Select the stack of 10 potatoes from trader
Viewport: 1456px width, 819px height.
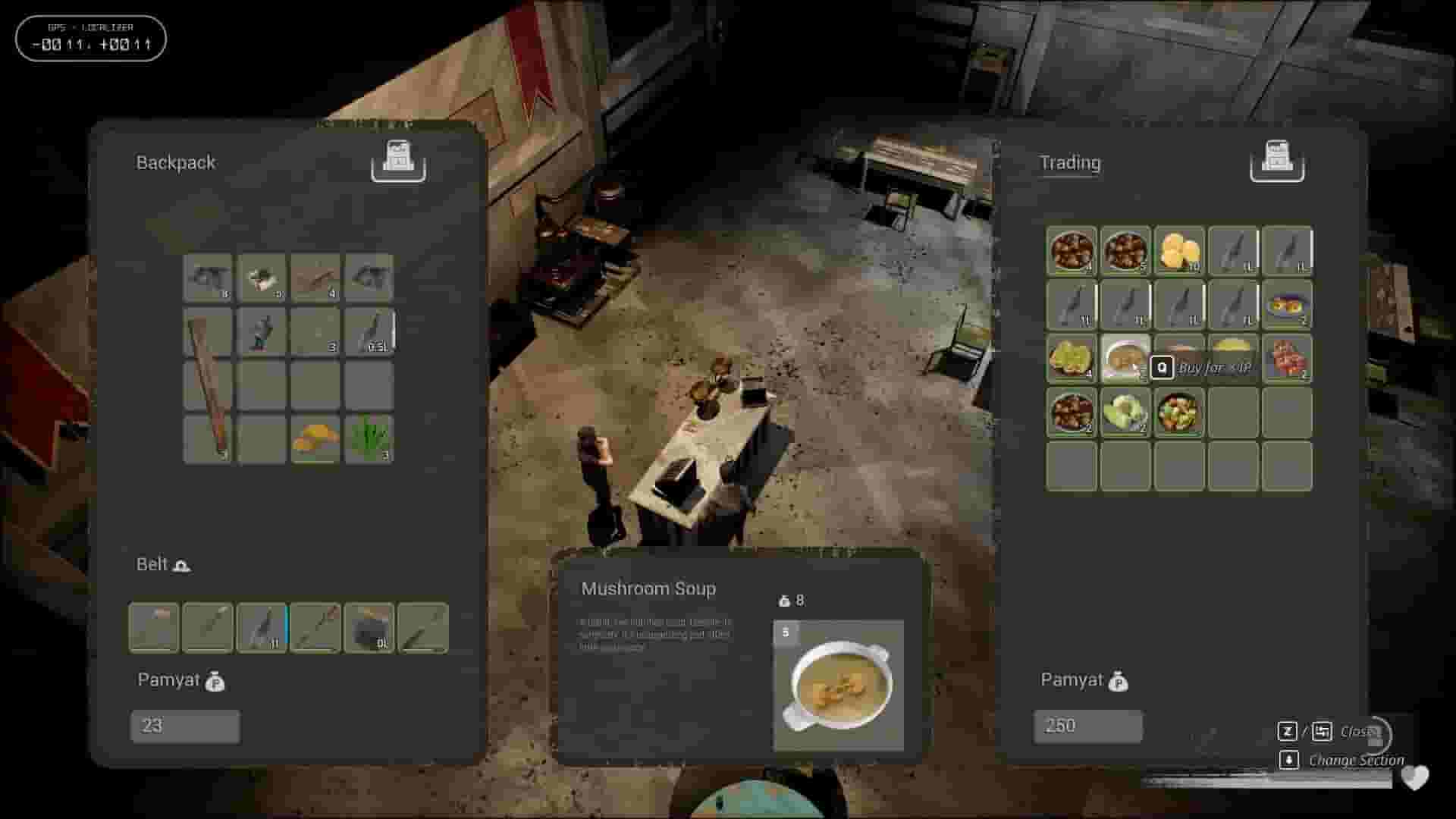[x=1180, y=251]
